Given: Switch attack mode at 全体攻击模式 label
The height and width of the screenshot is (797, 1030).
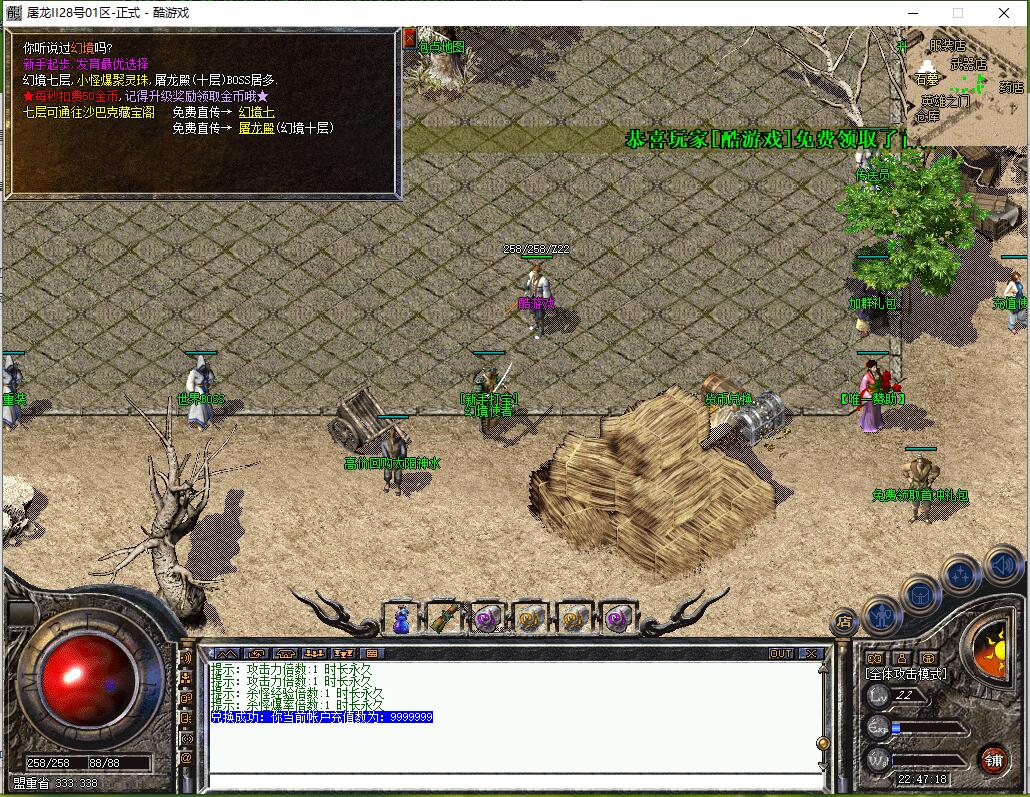Looking at the screenshot, I should click(x=906, y=674).
